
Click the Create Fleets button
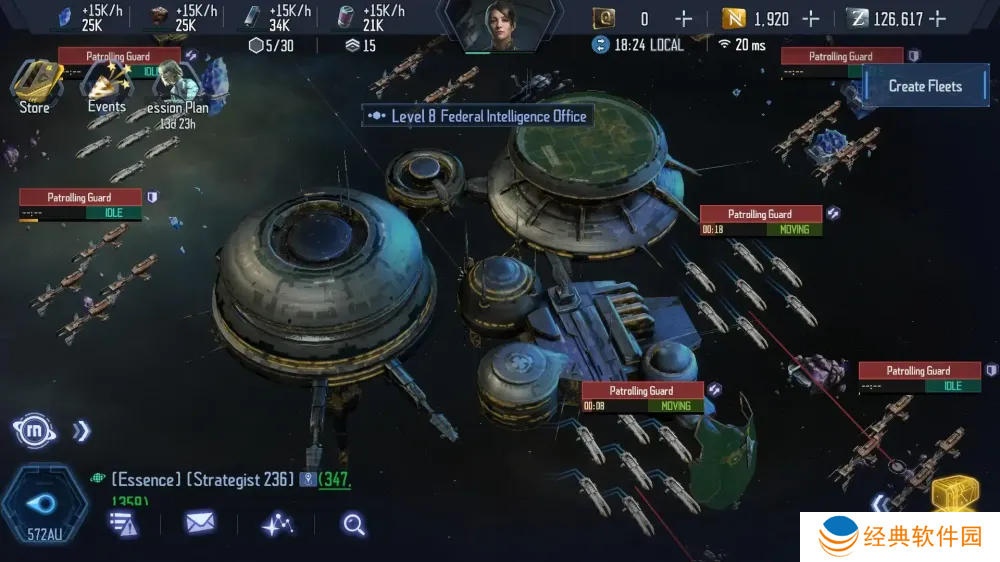(x=925, y=86)
